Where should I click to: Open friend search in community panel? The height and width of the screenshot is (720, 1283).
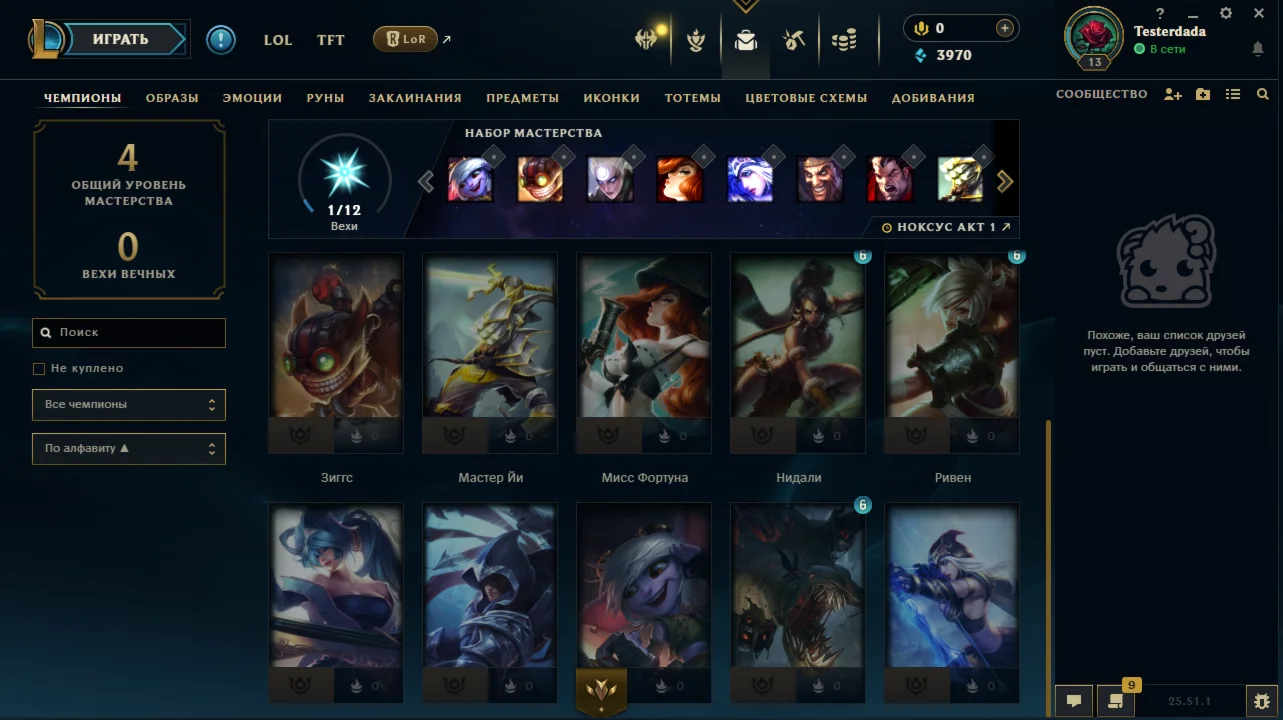[1263, 93]
